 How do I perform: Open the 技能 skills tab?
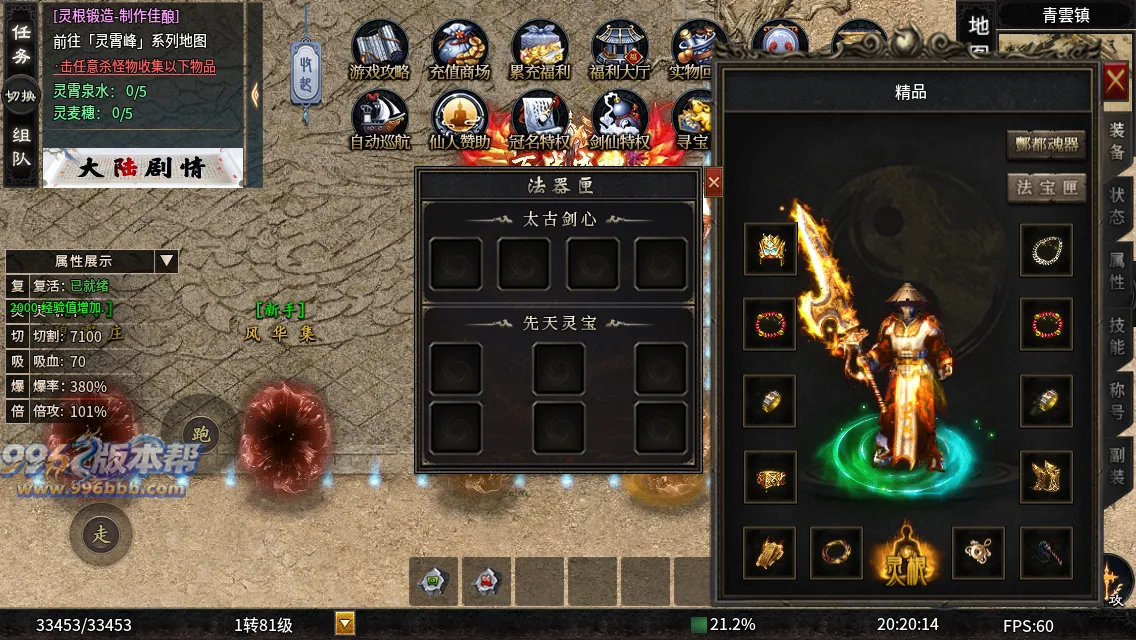(1117, 335)
